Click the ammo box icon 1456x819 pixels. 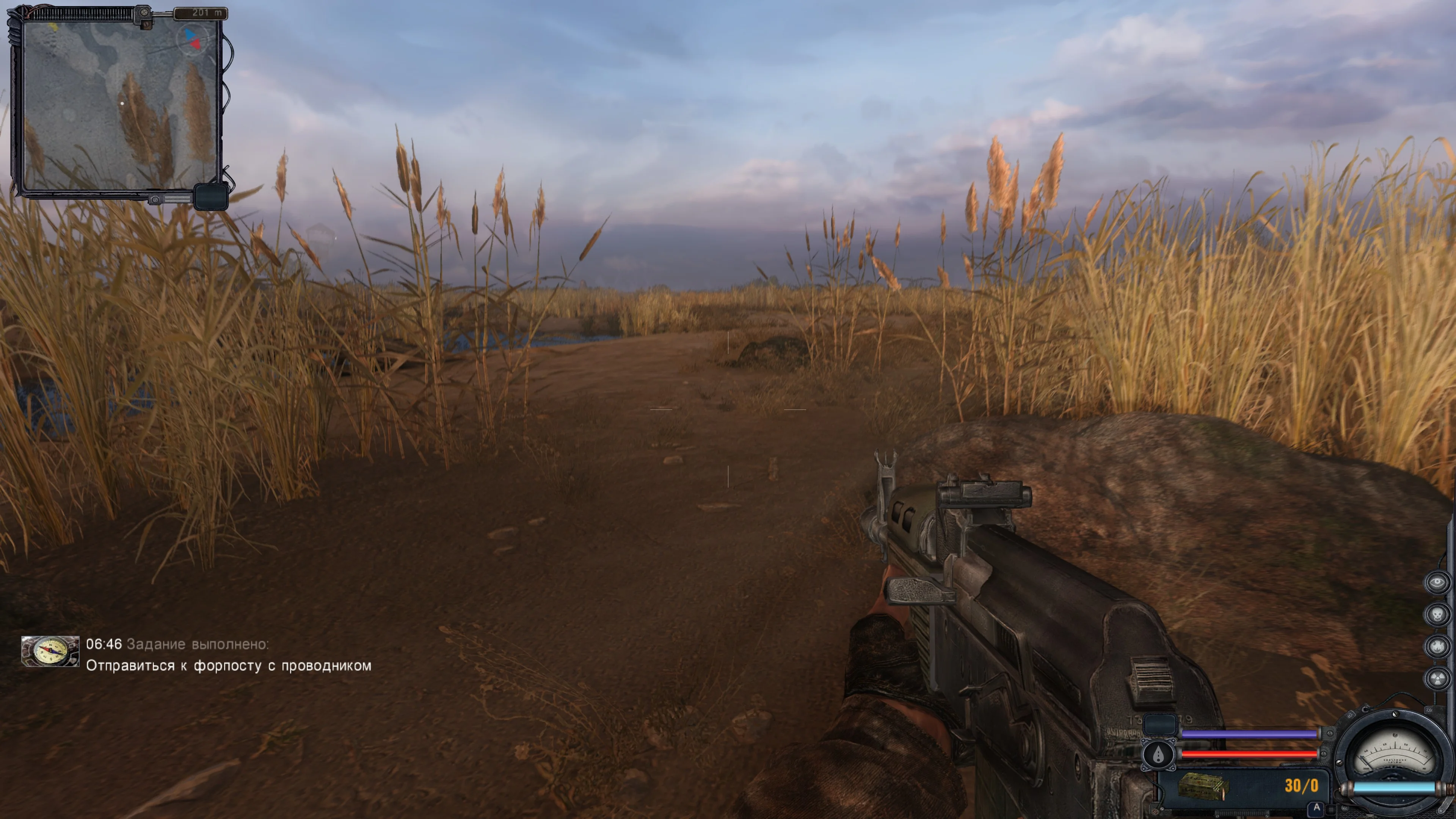(1203, 786)
